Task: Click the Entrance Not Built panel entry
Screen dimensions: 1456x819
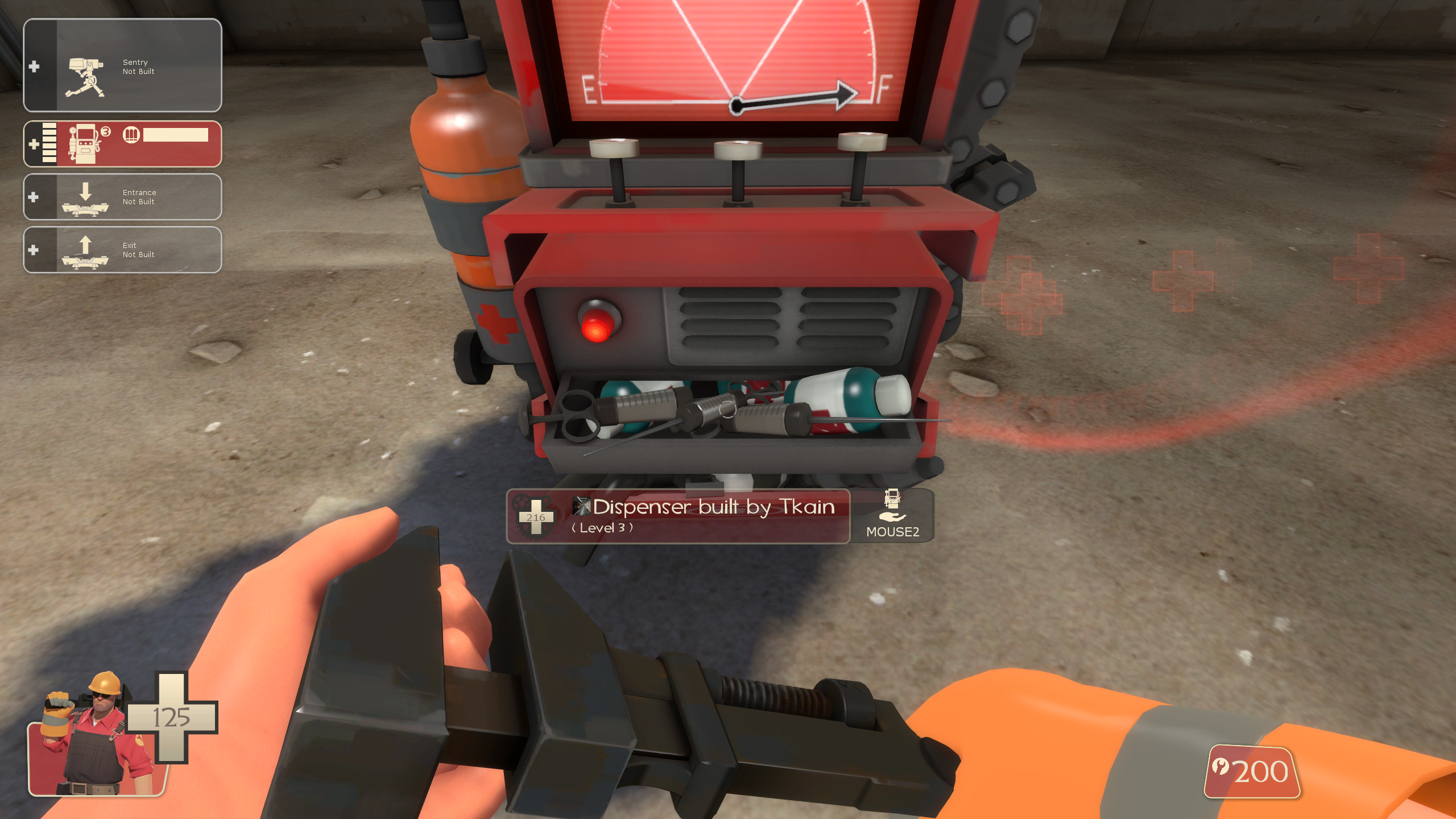Action: pos(139,197)
